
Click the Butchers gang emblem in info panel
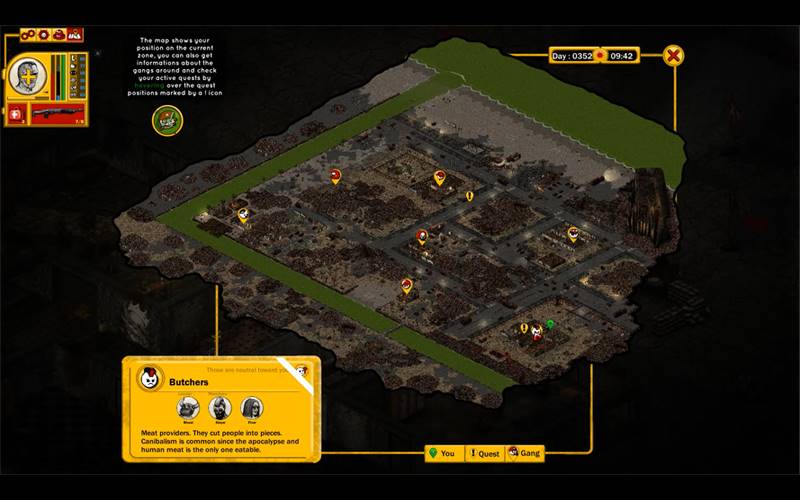click(x=150, y=379)
